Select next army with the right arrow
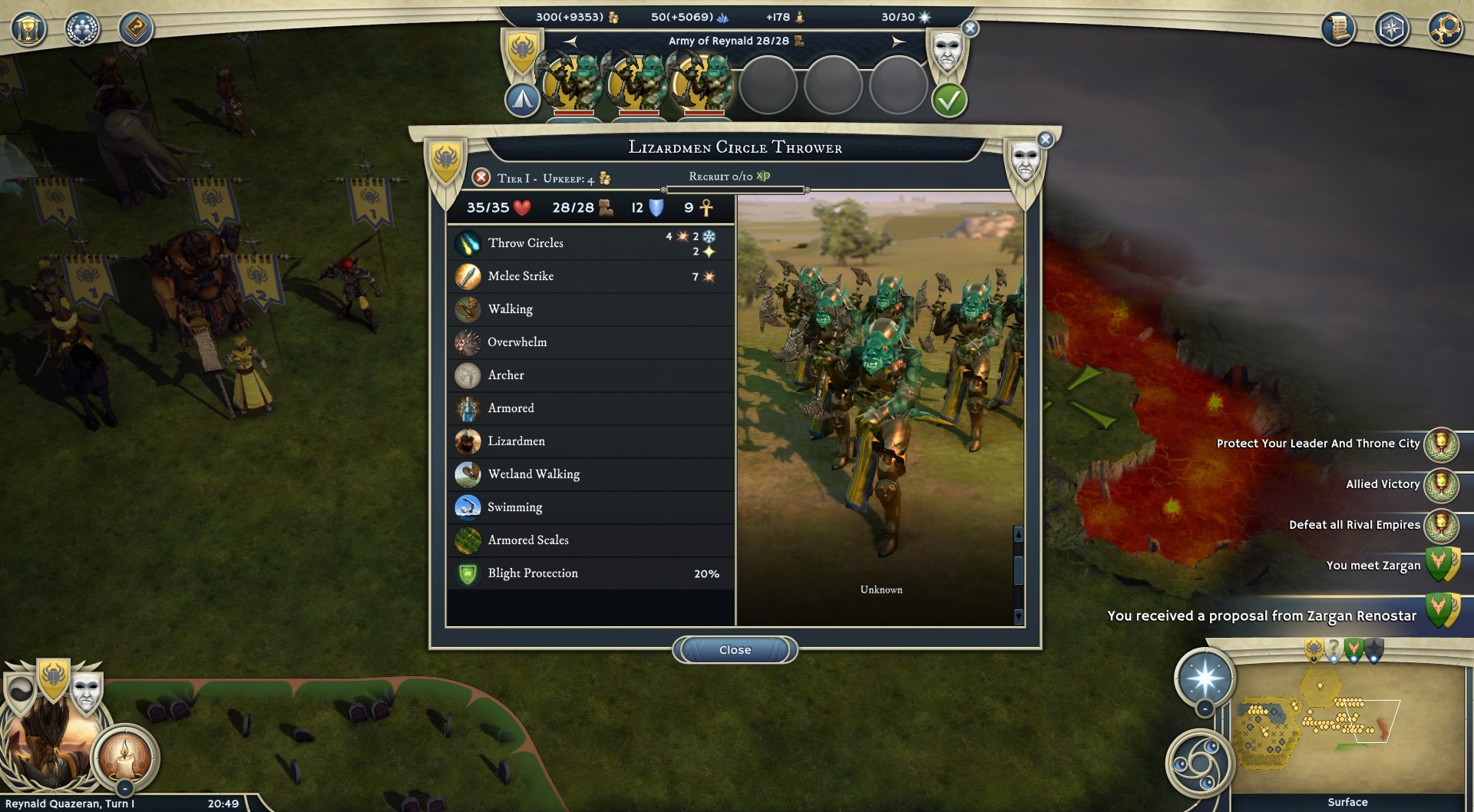Image resolution: width=1474 pixels, height=812 pixels. [898, 41]
